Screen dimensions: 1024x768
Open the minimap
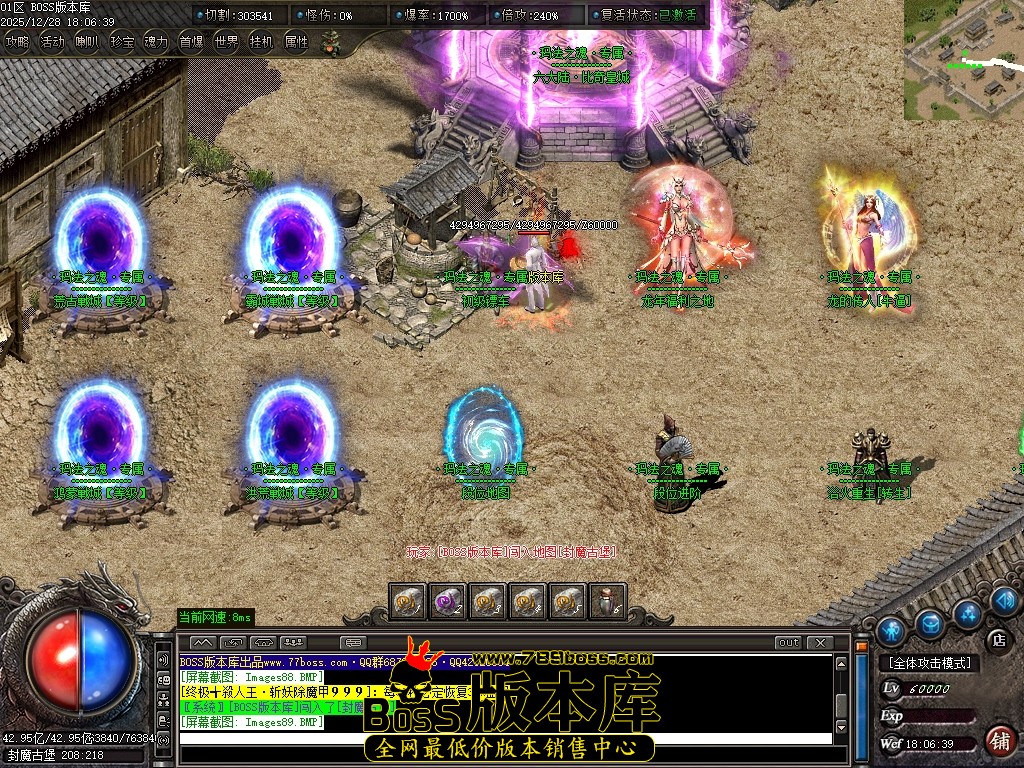click(x=963, y=60)
